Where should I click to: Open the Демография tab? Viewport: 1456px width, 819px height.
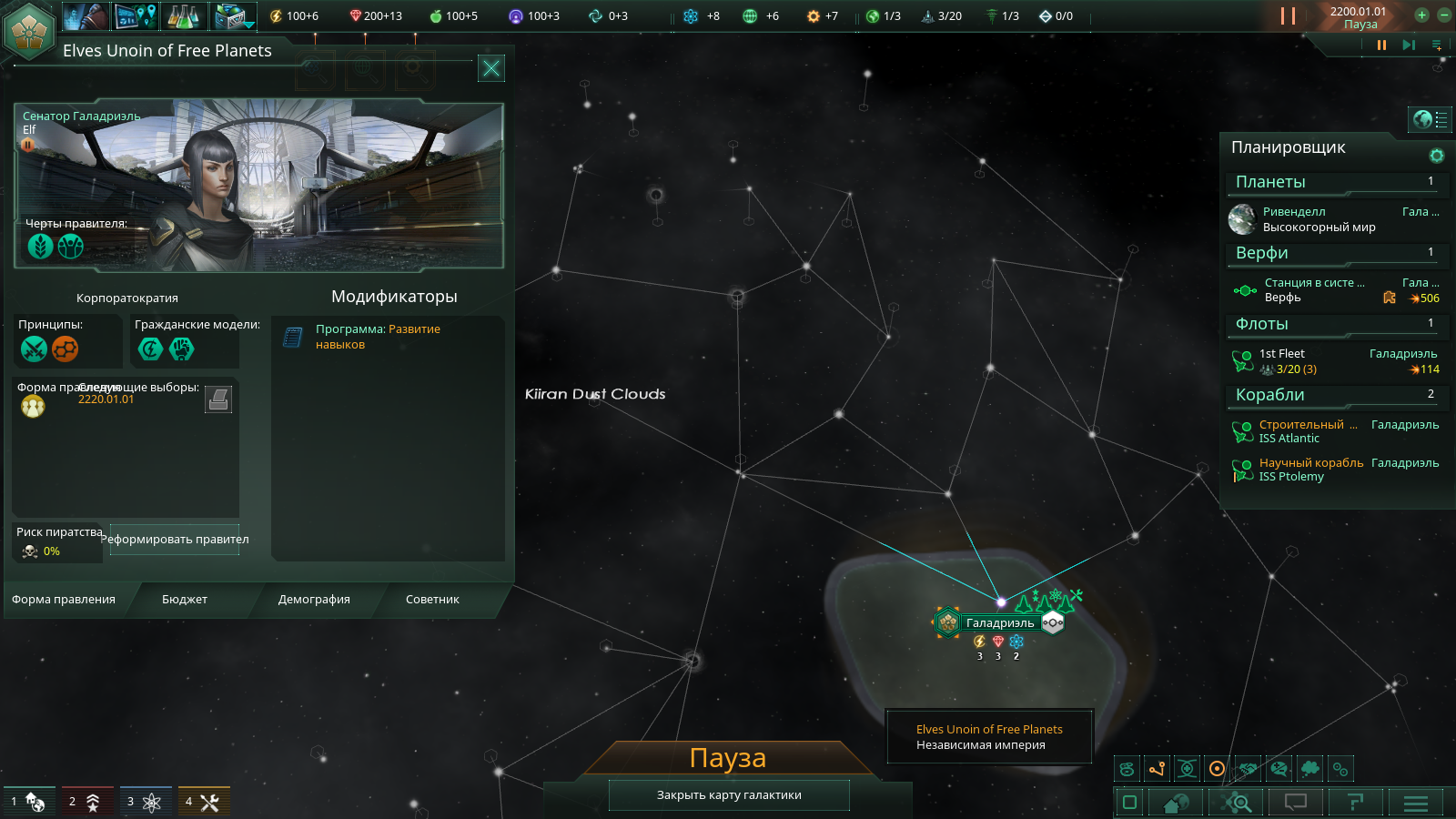(x=314, y=599)
